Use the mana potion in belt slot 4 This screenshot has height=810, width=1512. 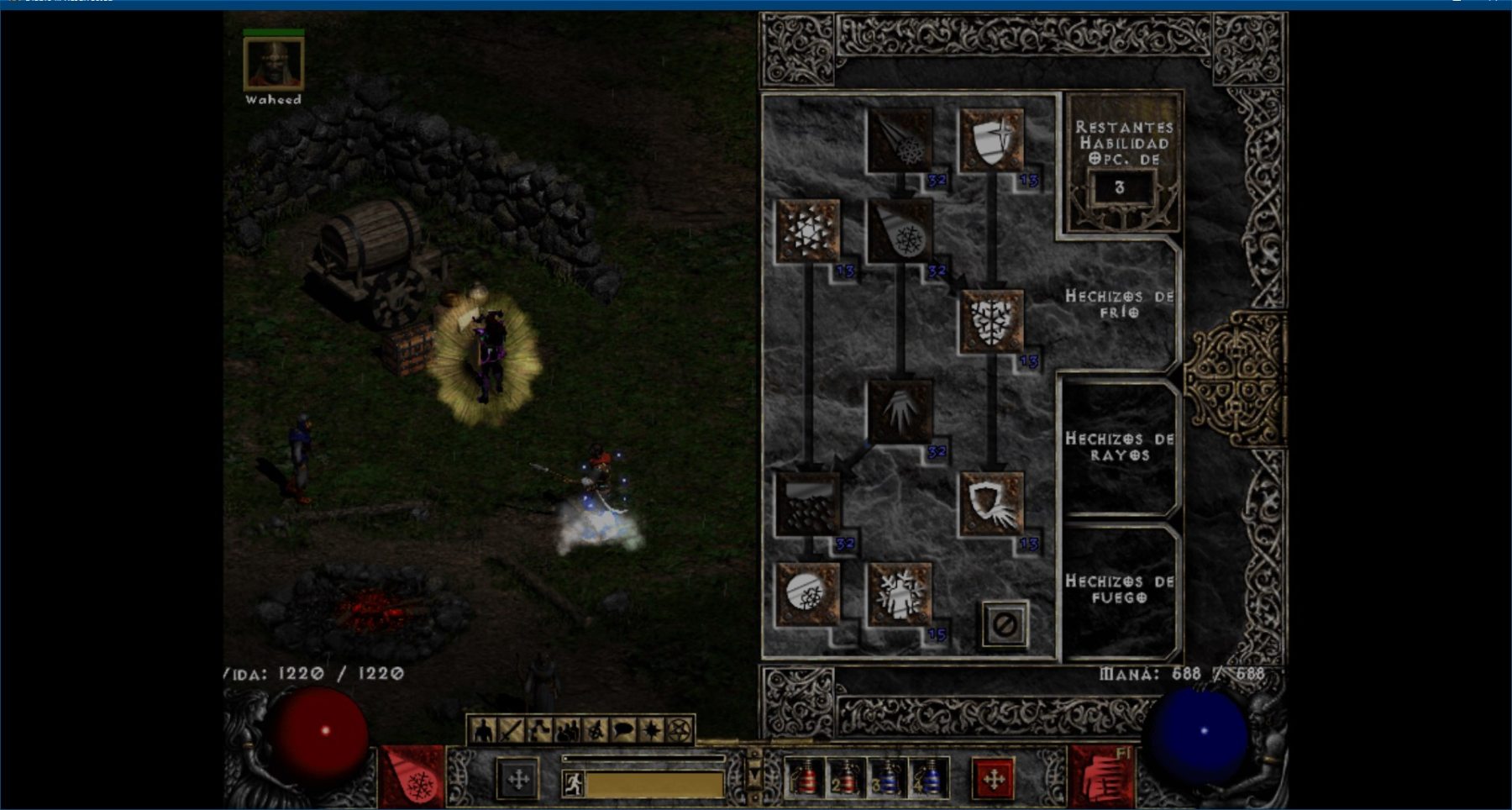tap(928, 779)
